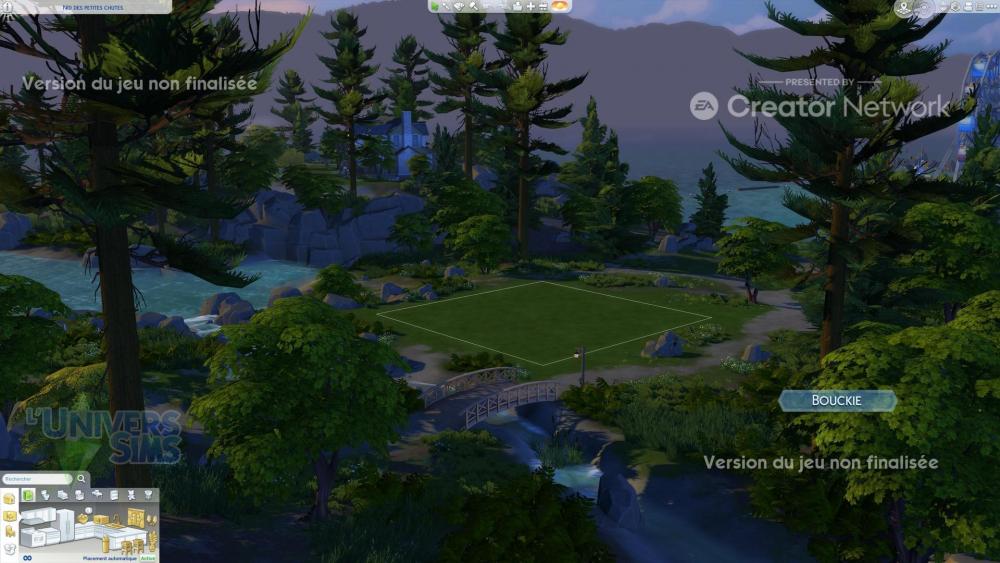Open the map pin world button
This screenshot has height=563, width=1000.
coord(905,8)
